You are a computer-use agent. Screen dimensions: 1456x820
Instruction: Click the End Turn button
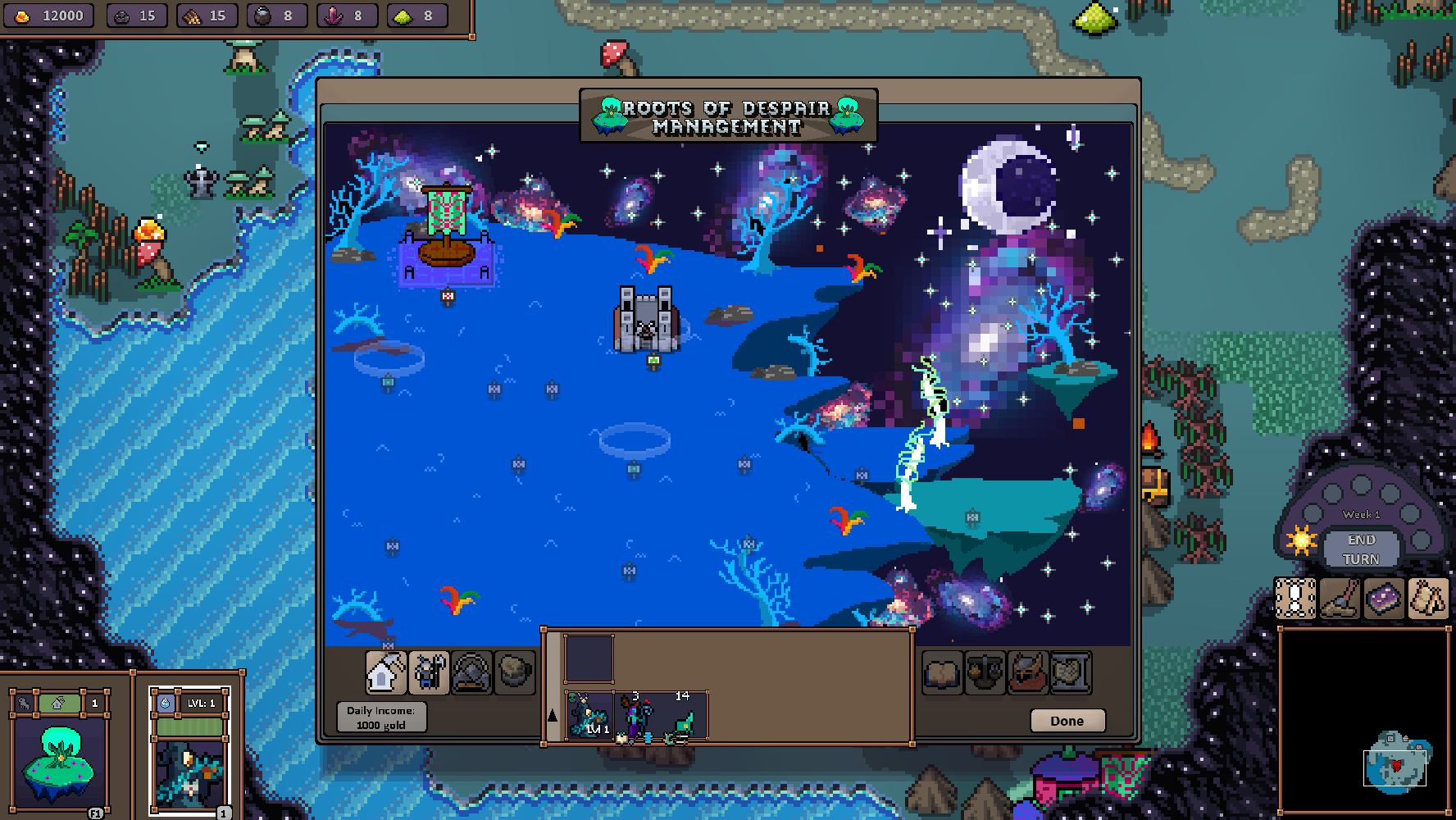pos(1362,547)
